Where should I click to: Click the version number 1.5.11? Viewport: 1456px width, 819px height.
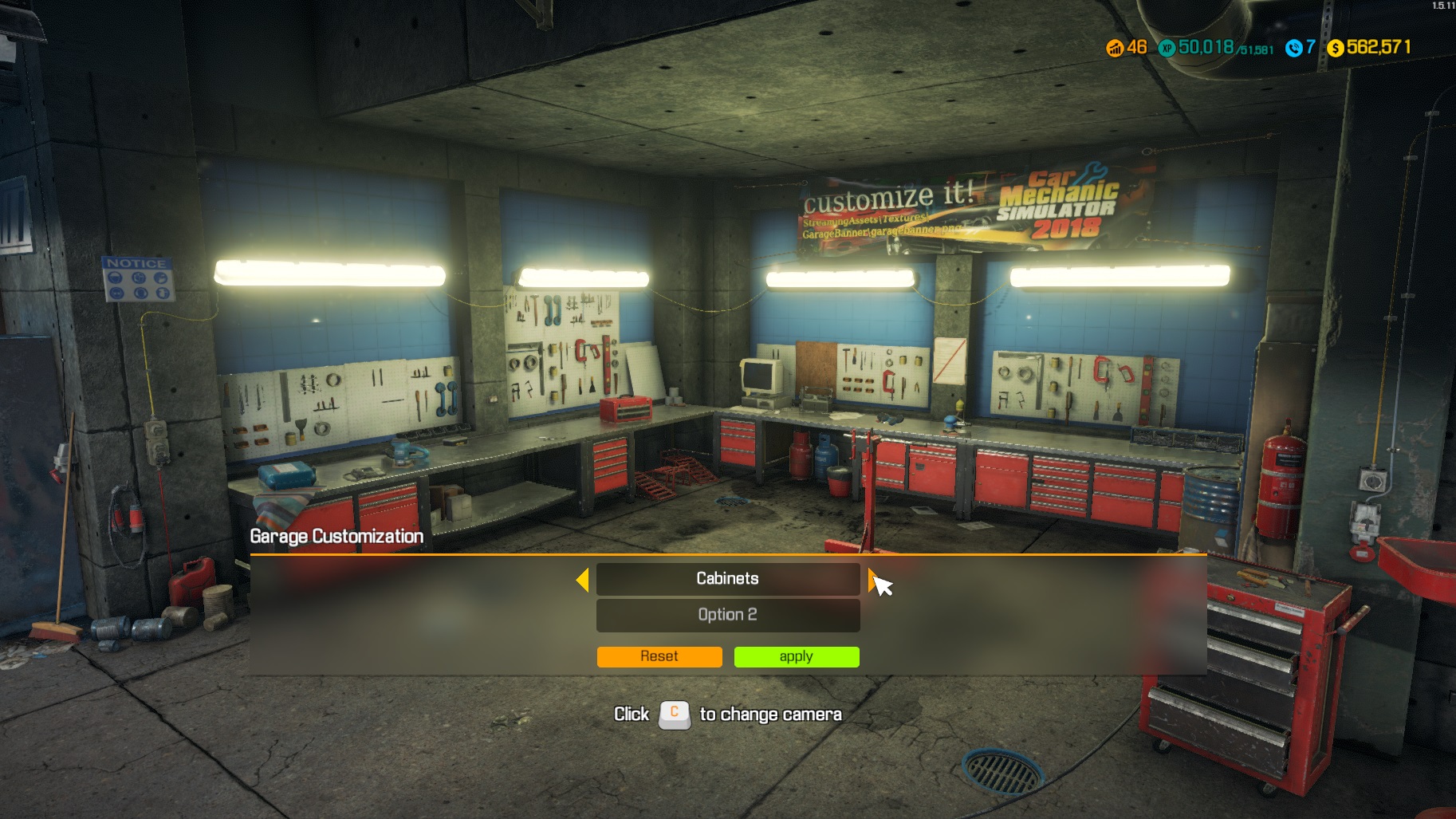(x=1442, y=6)
